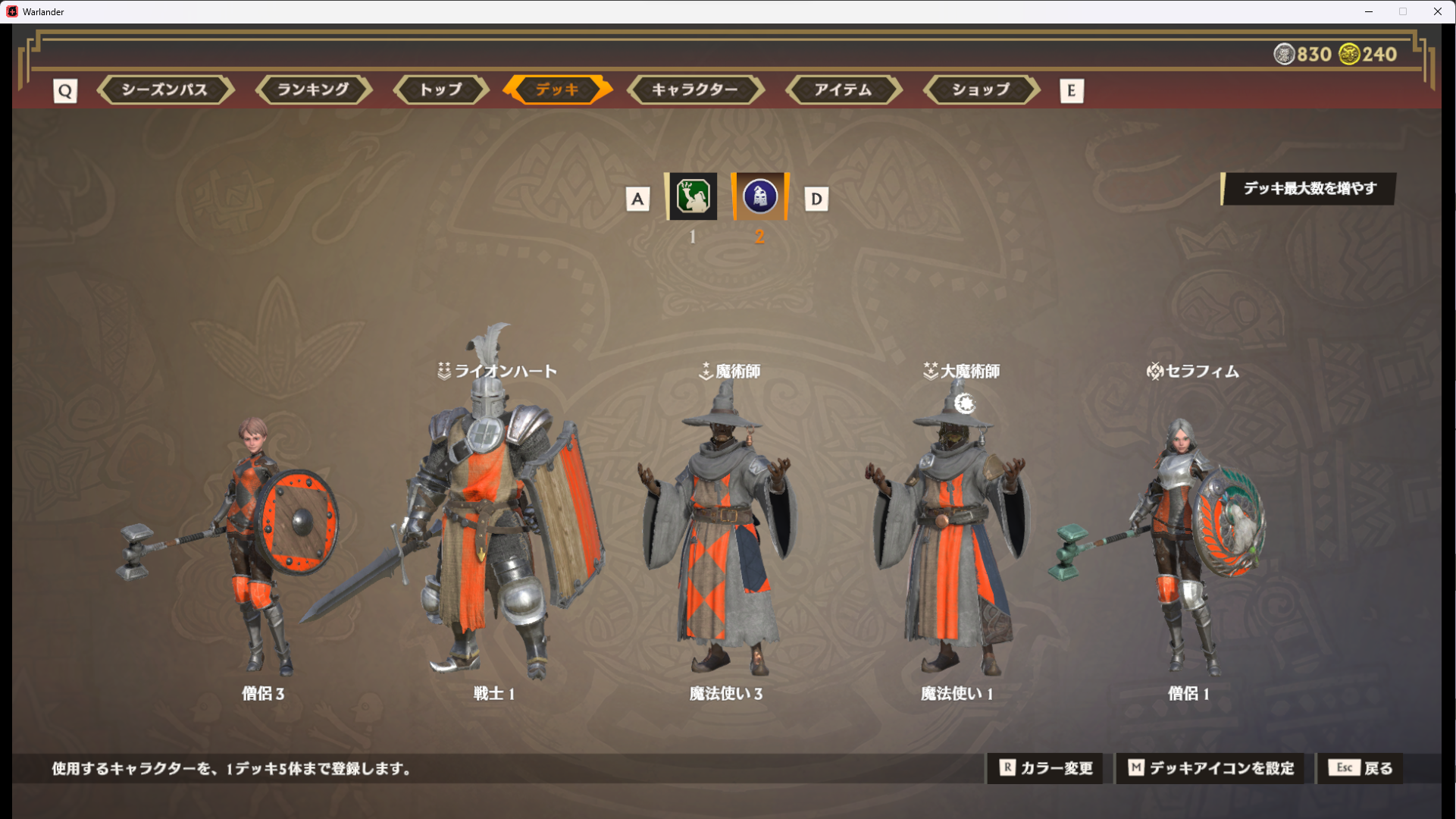Select deck 1 with green icon
The height and width of the screenshot is (819, 1456).
click(693, 197)
